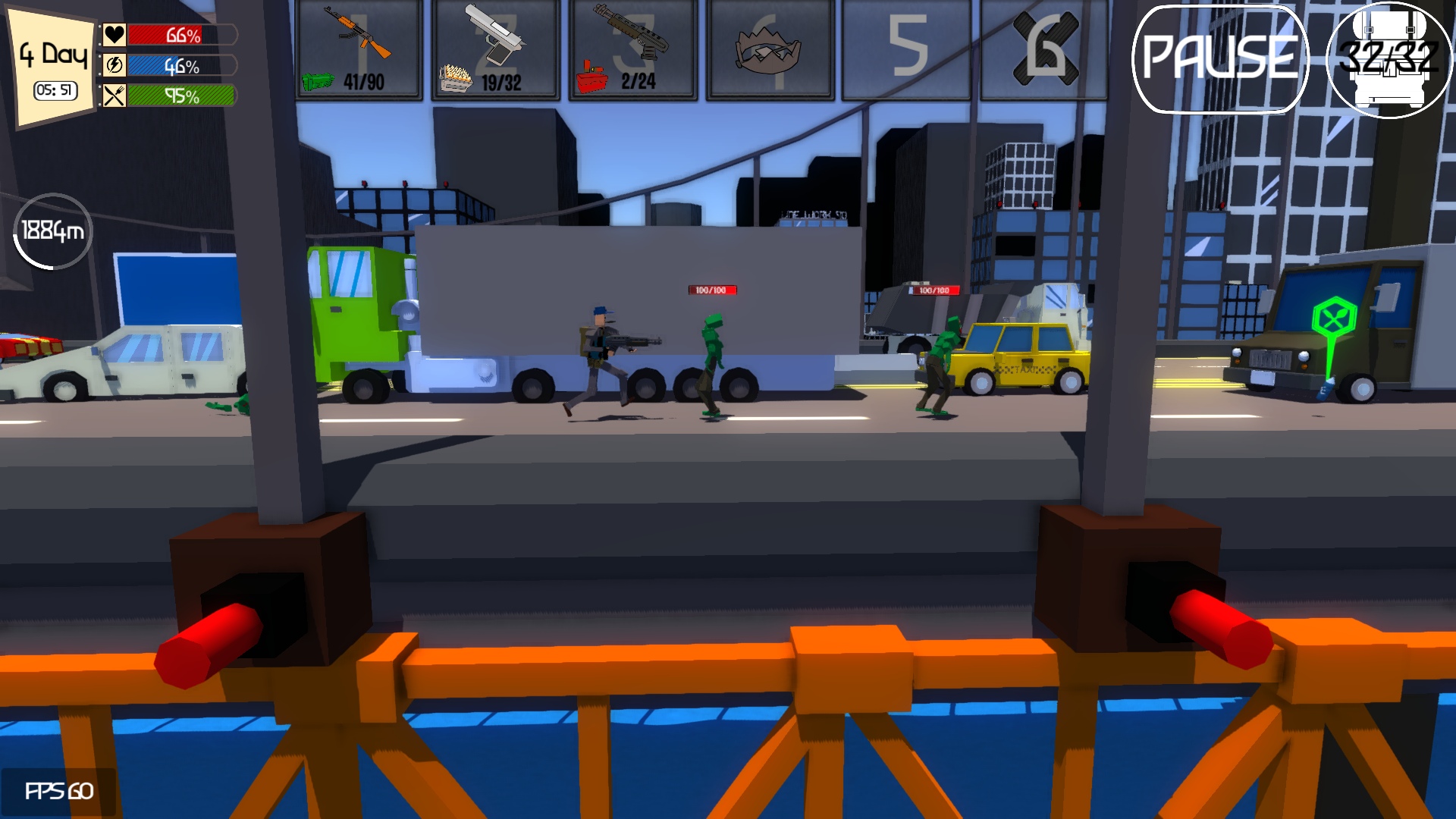Screen dimensions: 1456x819
Task: Click the food utensils icon
Action: pos(114,97)
